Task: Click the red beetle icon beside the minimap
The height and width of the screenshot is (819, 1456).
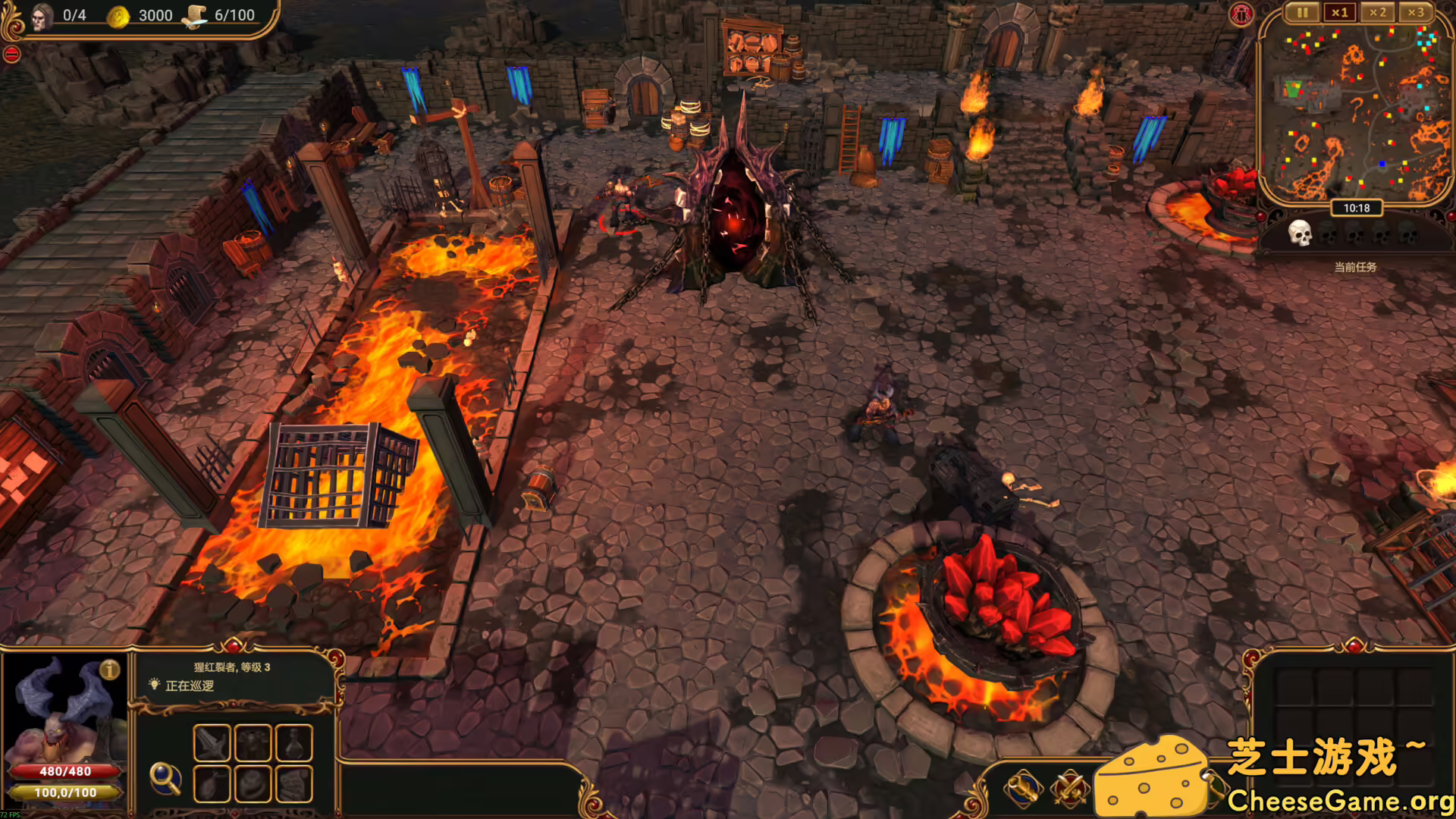Action: click(x=1241, y=14)
